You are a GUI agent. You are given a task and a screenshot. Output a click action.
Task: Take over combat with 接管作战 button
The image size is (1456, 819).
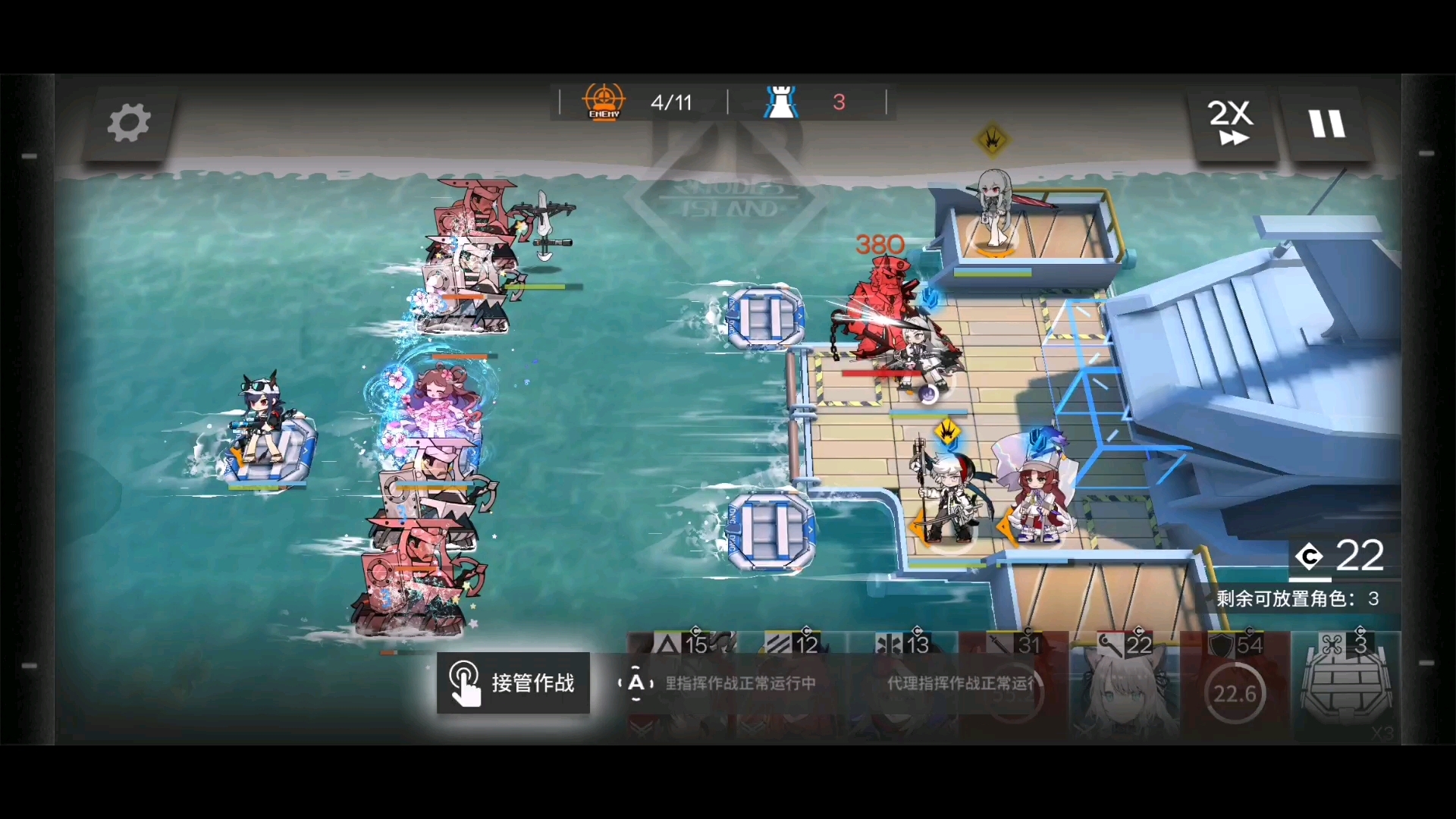(513, 683)
